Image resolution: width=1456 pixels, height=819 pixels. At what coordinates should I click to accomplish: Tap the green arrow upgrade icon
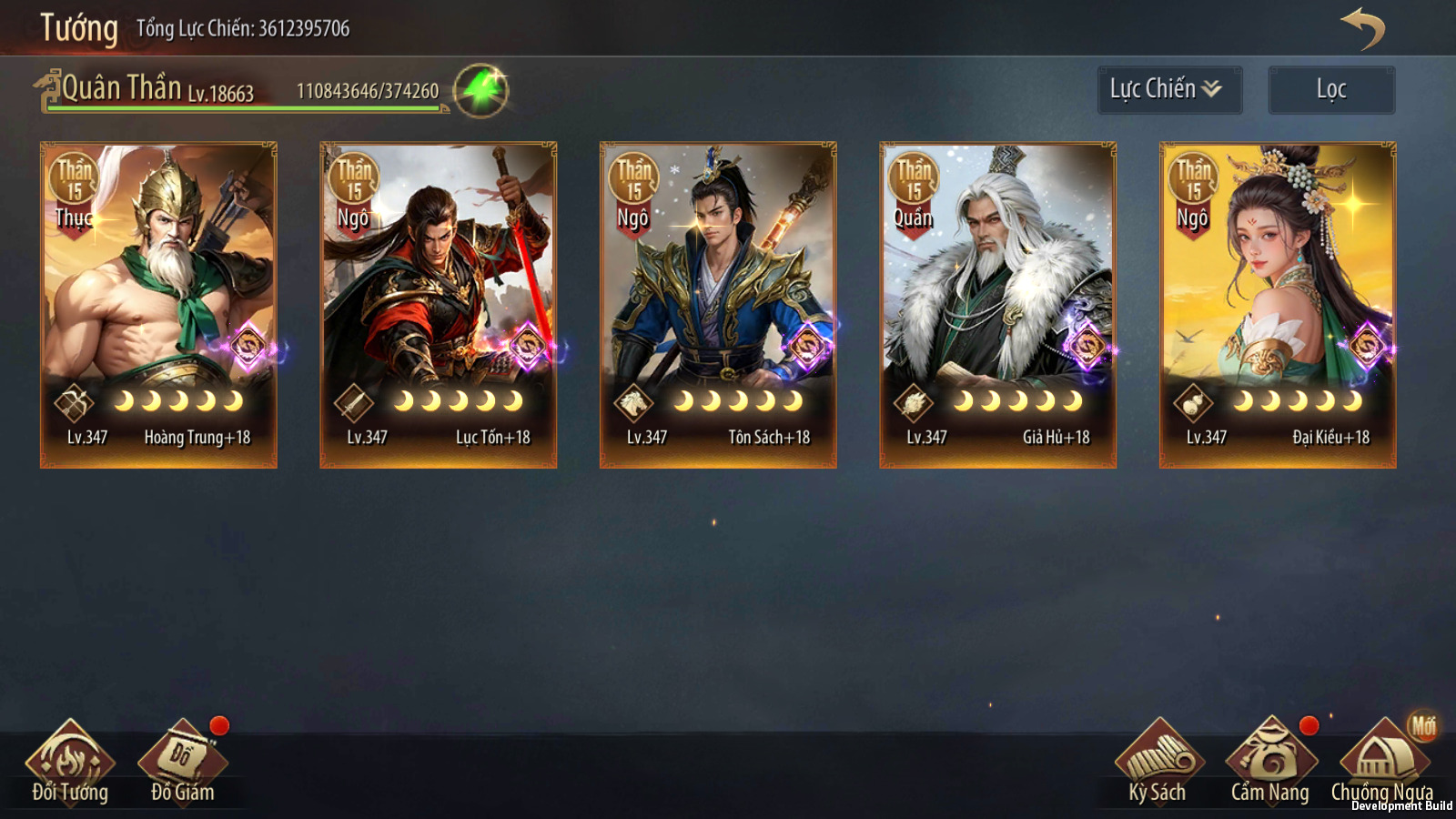click(480, 91)
